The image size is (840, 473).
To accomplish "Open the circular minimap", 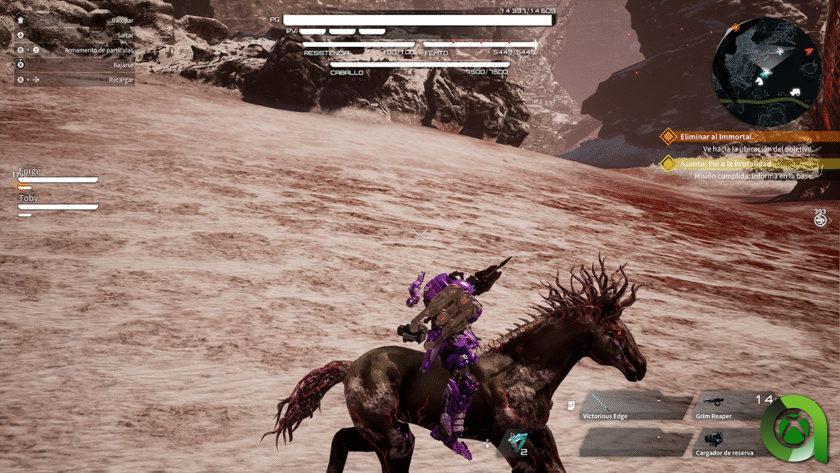I will [x=766, y=70].
